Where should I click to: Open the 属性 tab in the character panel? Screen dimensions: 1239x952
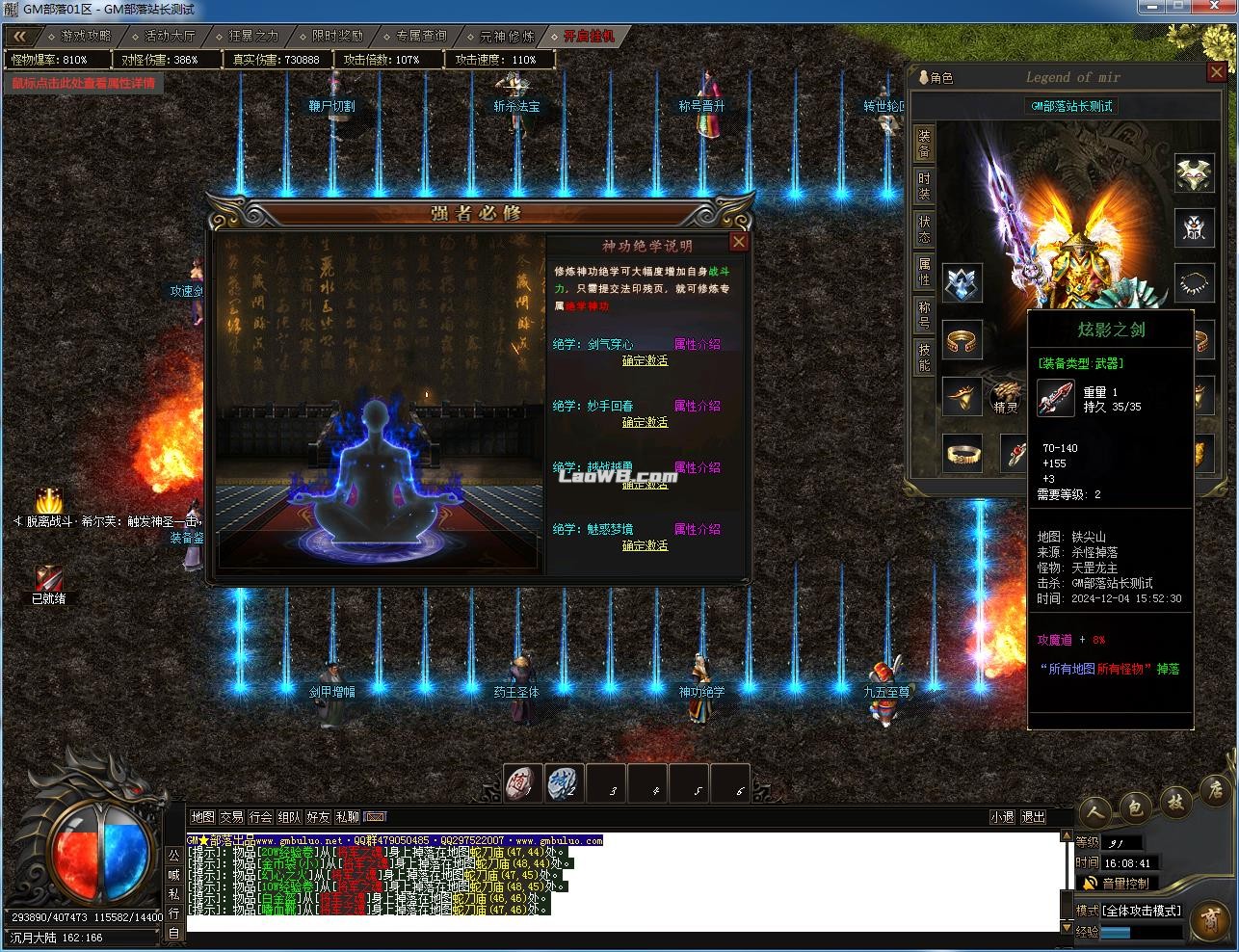pyautogui.click(x=924, y=272)
